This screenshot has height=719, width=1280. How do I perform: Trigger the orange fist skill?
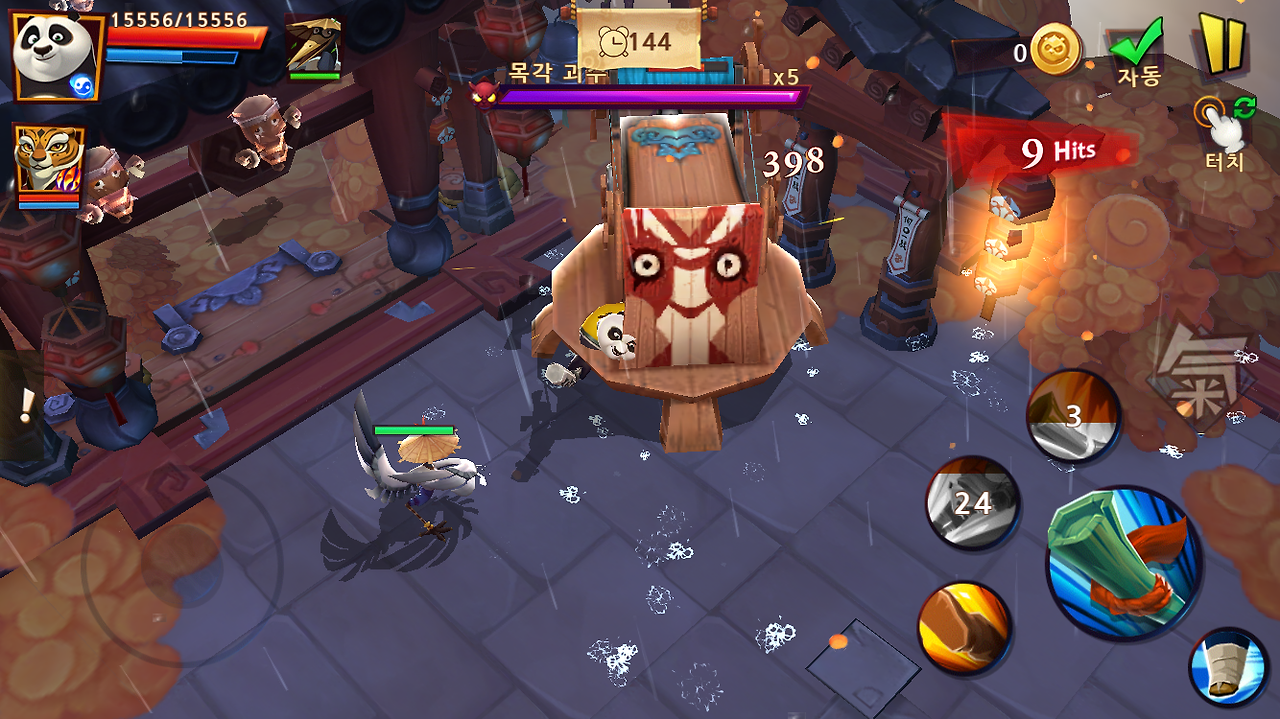point(964,628)
